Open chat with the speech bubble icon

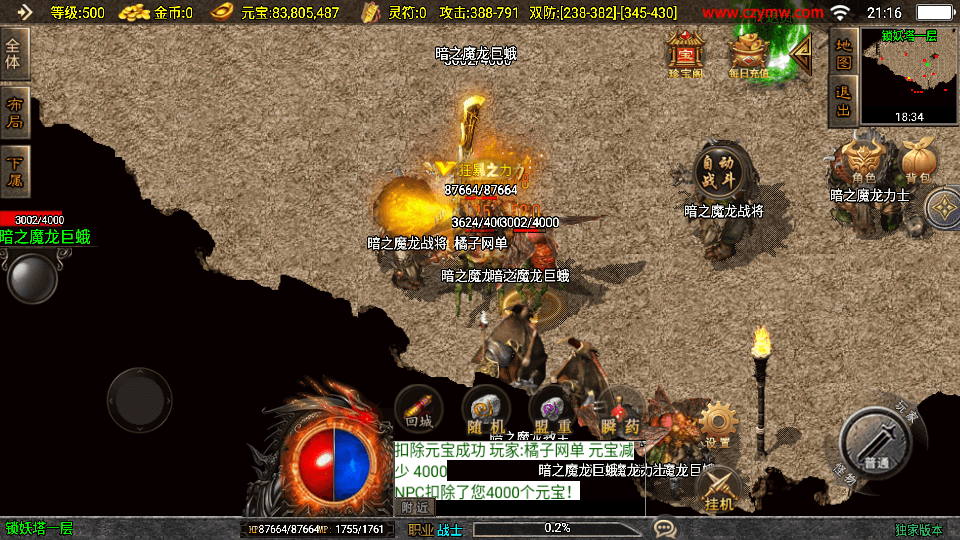tap(665, 528)
